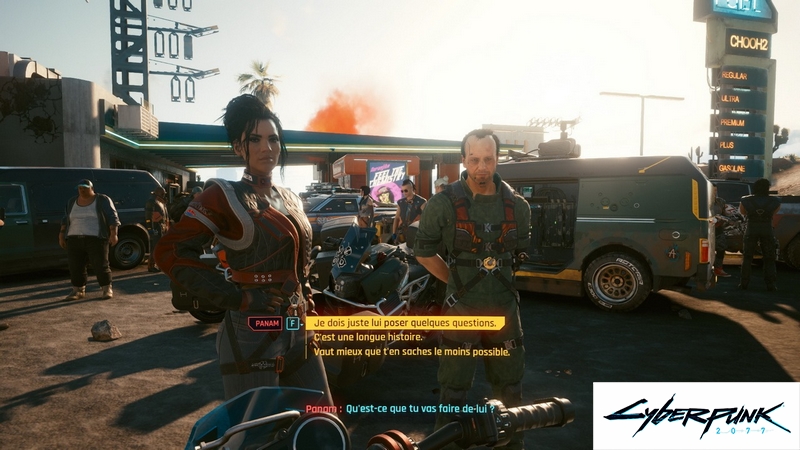Pick "Vaut mieux que t'en saches le moins possible"
This screenshot has width=800, height=450.
pos(411,351)
